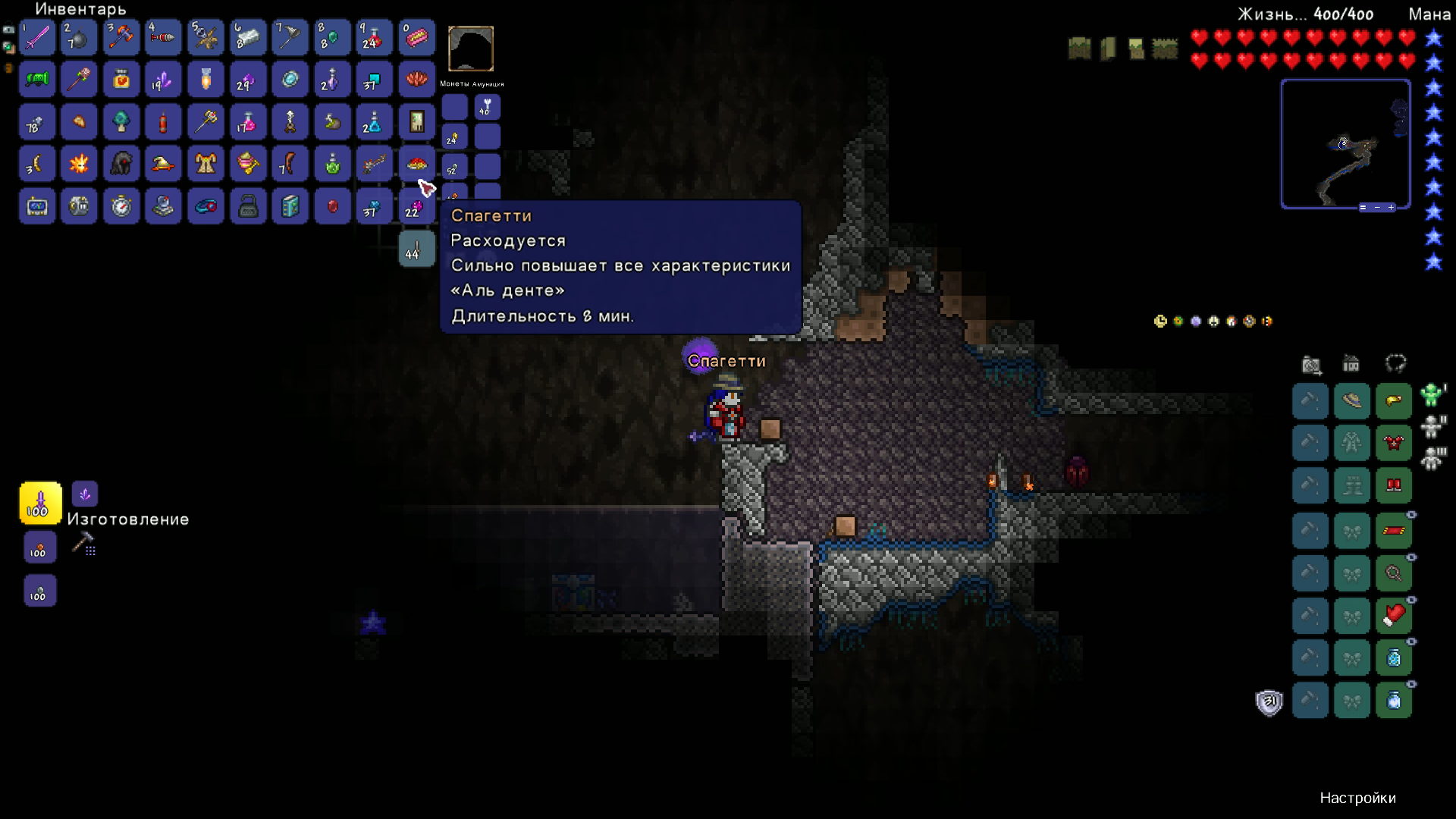Click the cave minimap
This screenshot has height=819, width=1456.
(x=1345, y=143)
